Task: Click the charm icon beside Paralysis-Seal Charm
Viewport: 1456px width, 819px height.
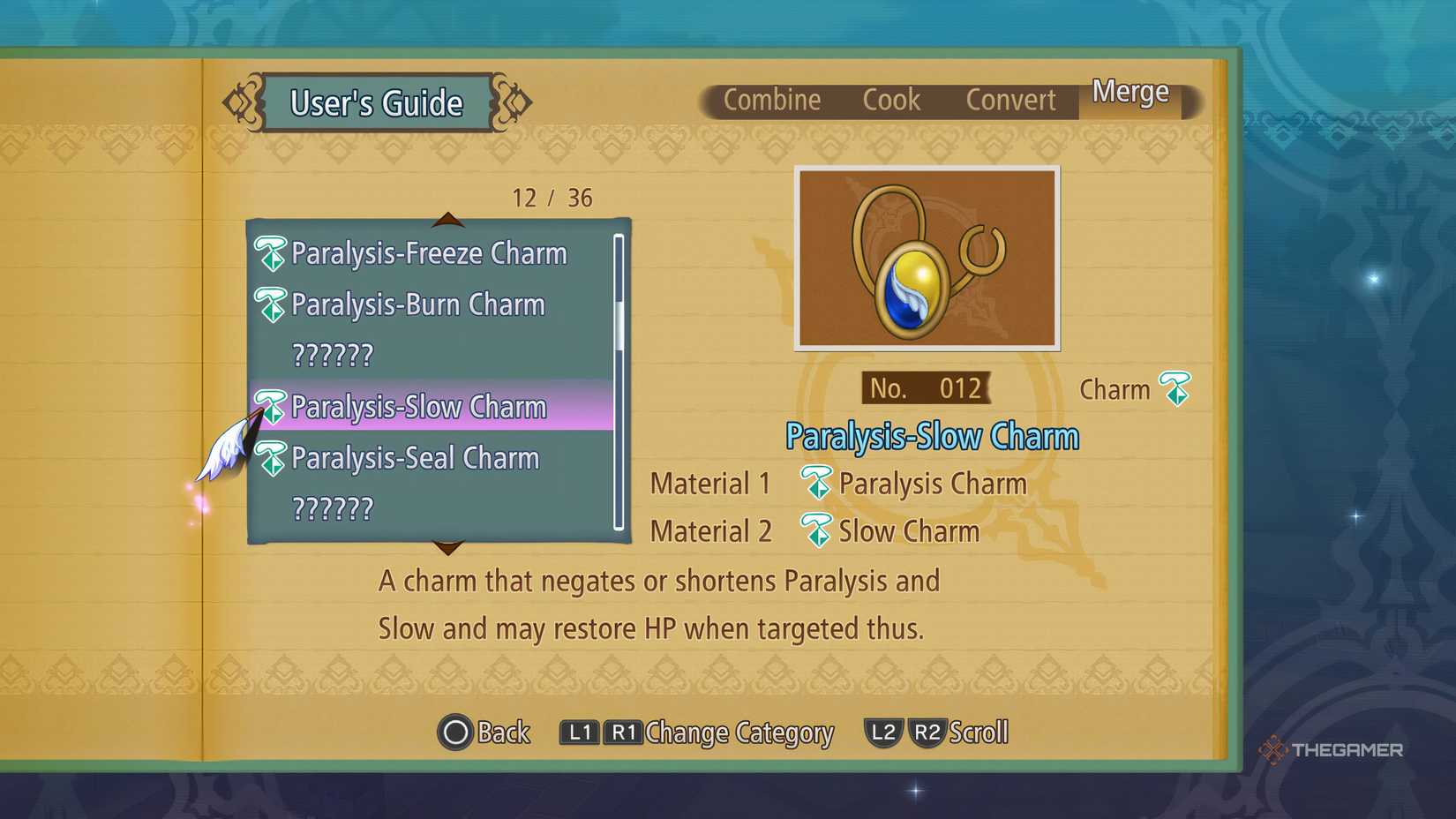Action: point(271,458)
